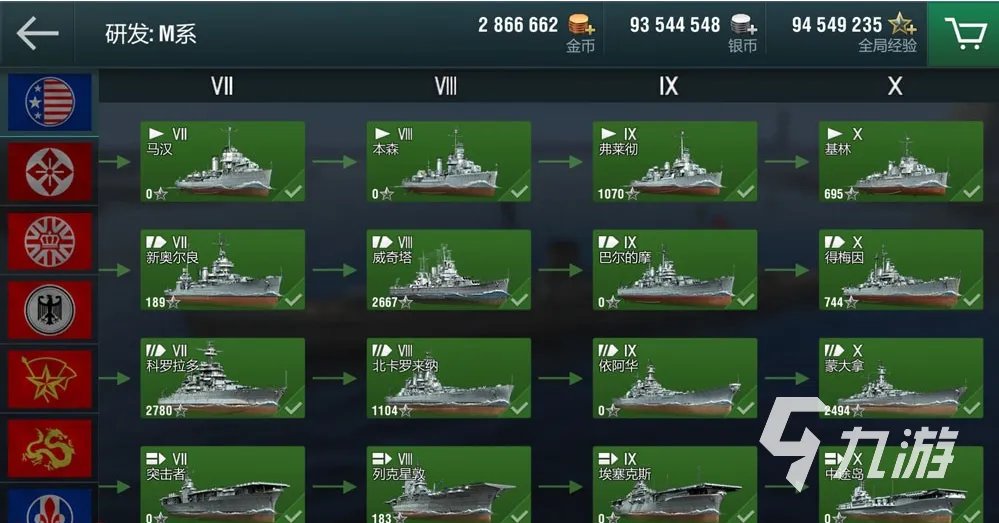Add silver coins with plus icon
Image resolution: width=999 pixels, height=523 pixels.
pos(742,26)
